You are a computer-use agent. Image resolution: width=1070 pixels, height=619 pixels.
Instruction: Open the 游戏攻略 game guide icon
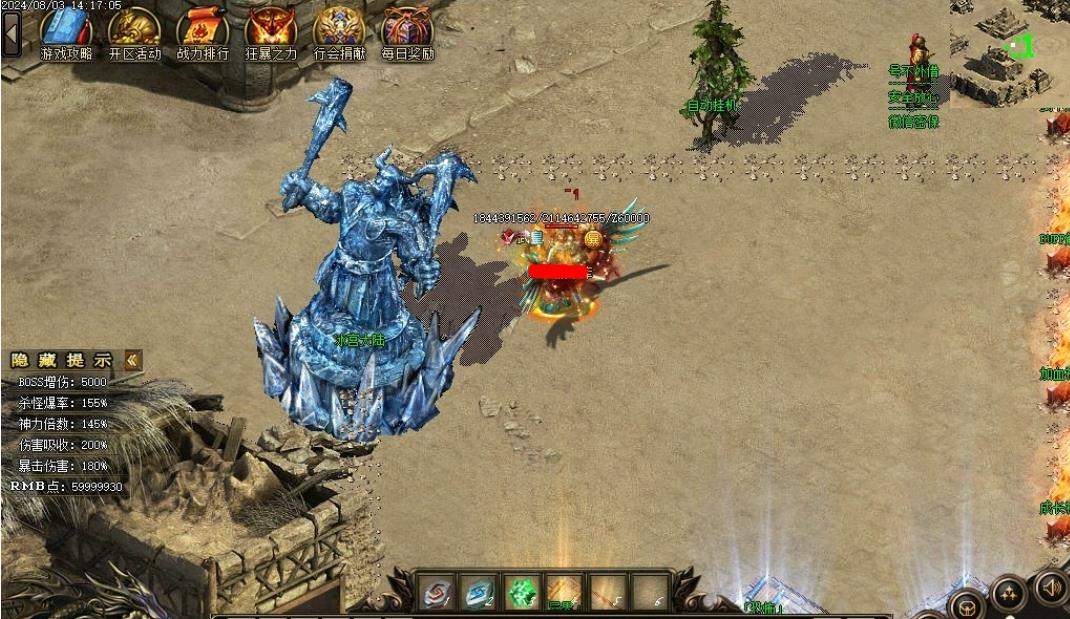[x=66, y=32]
